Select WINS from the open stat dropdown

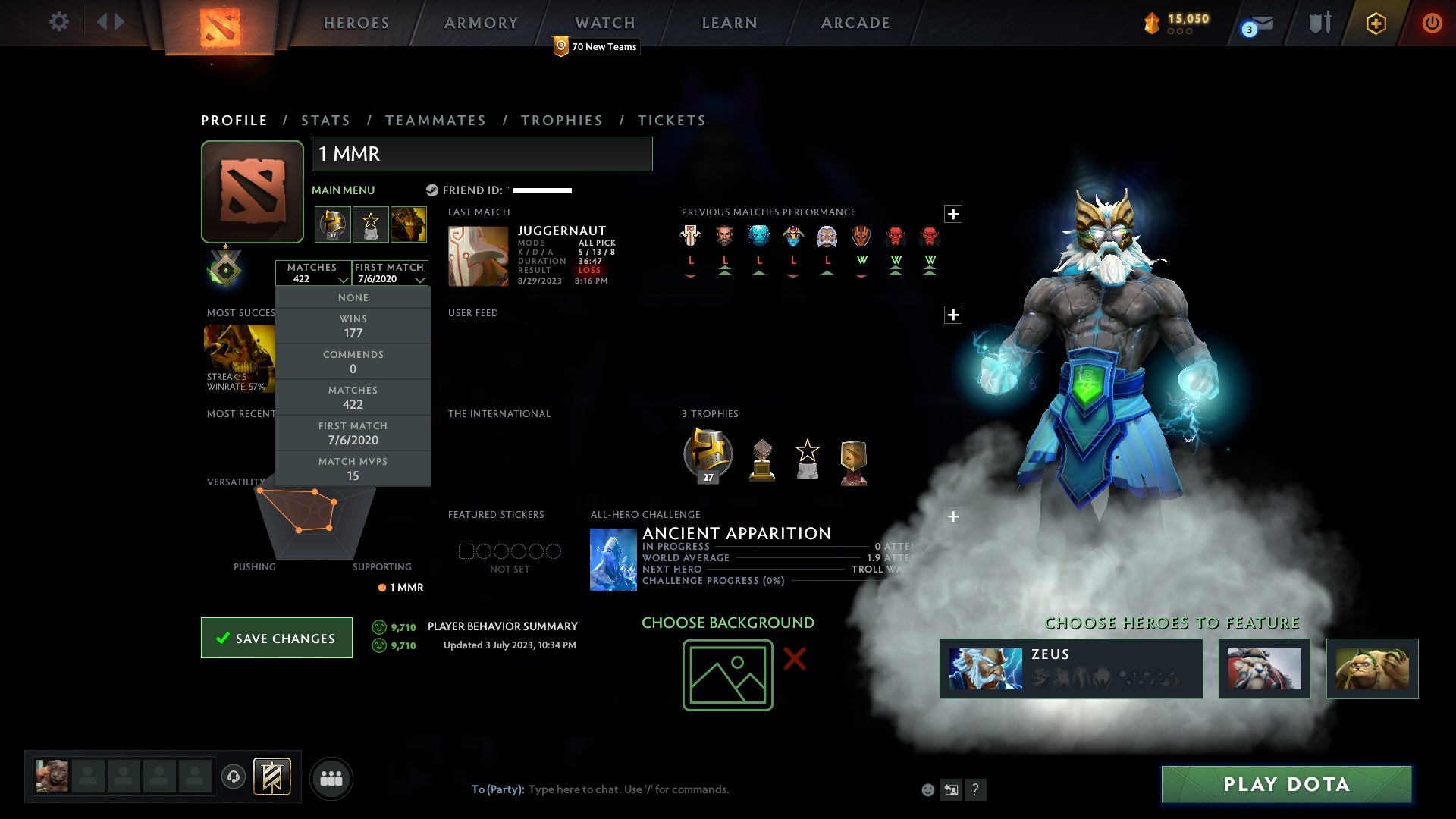pos(353,325)
